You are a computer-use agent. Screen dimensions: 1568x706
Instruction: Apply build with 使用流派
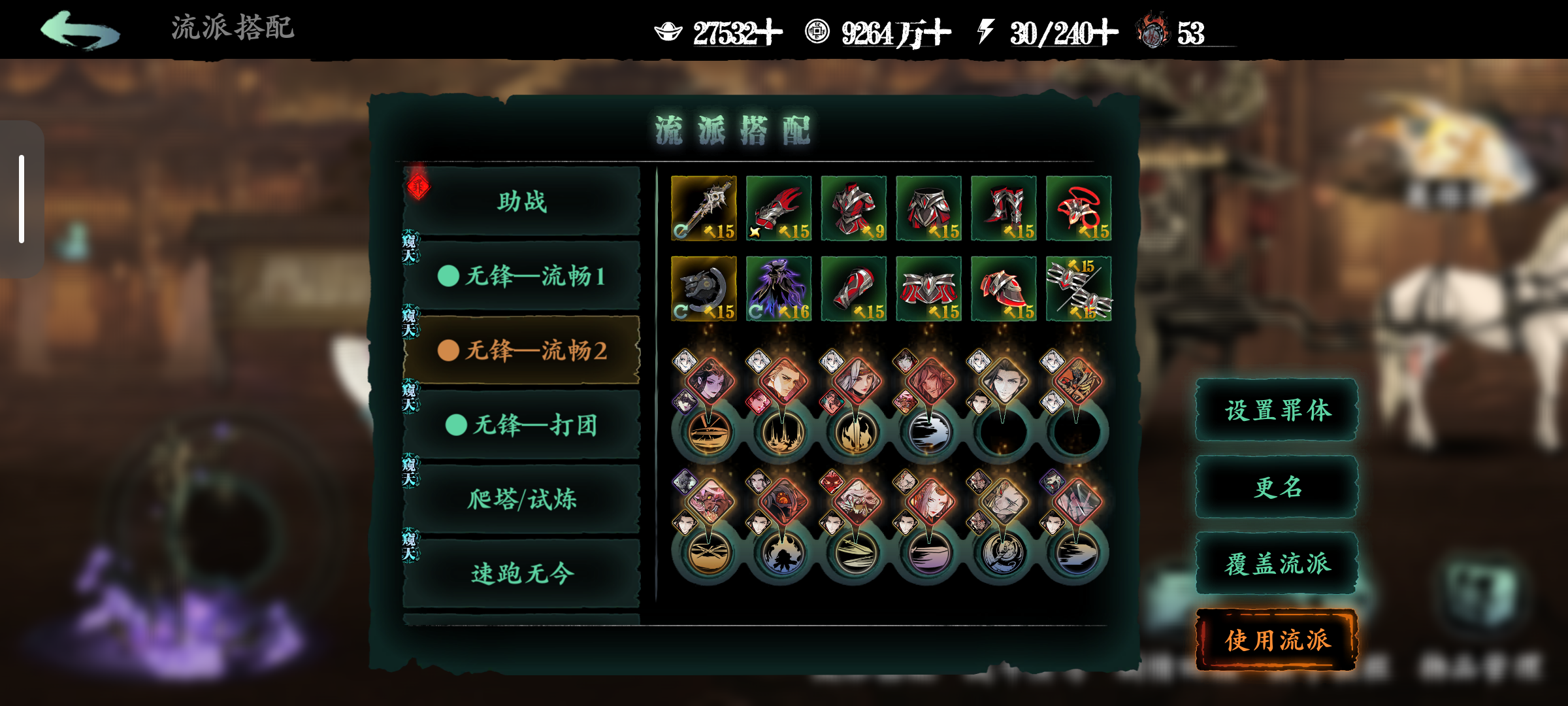click(1277, 640)
